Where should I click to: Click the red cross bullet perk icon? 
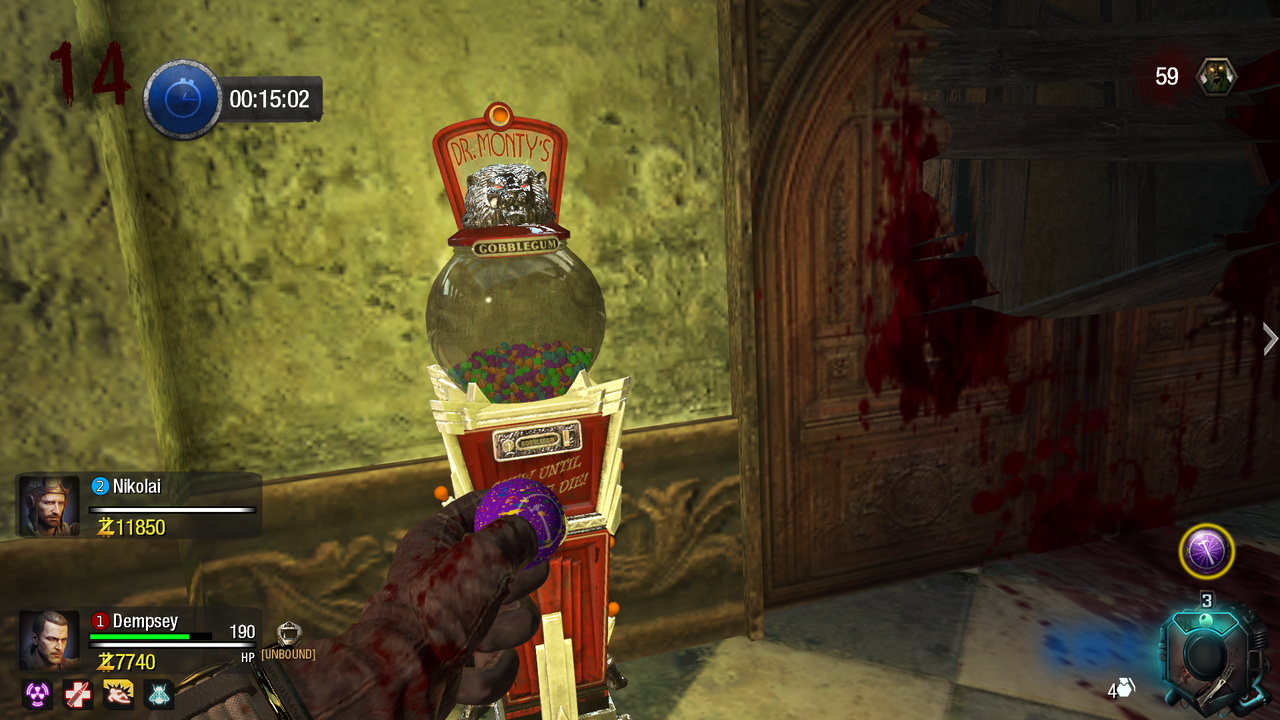pyautogui.click(x=78, y=693)
